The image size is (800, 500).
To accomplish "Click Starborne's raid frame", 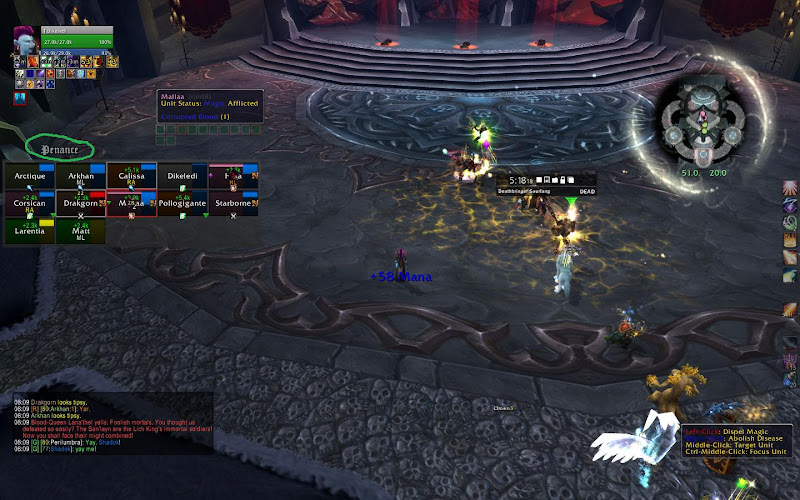I will coord(234,204).
